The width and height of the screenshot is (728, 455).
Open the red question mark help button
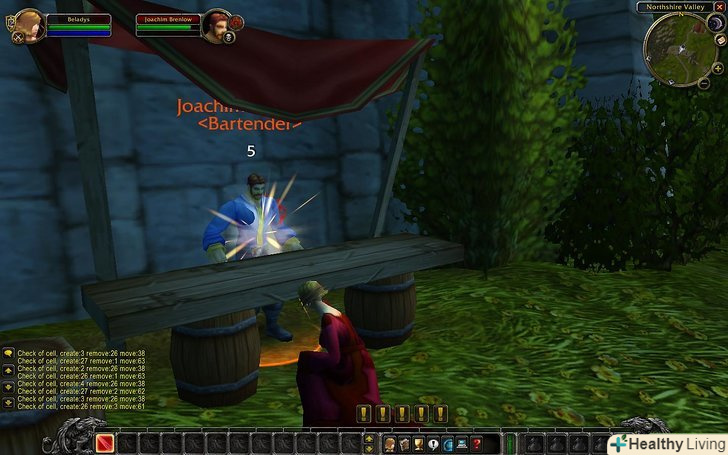click(x=477, y=443)
